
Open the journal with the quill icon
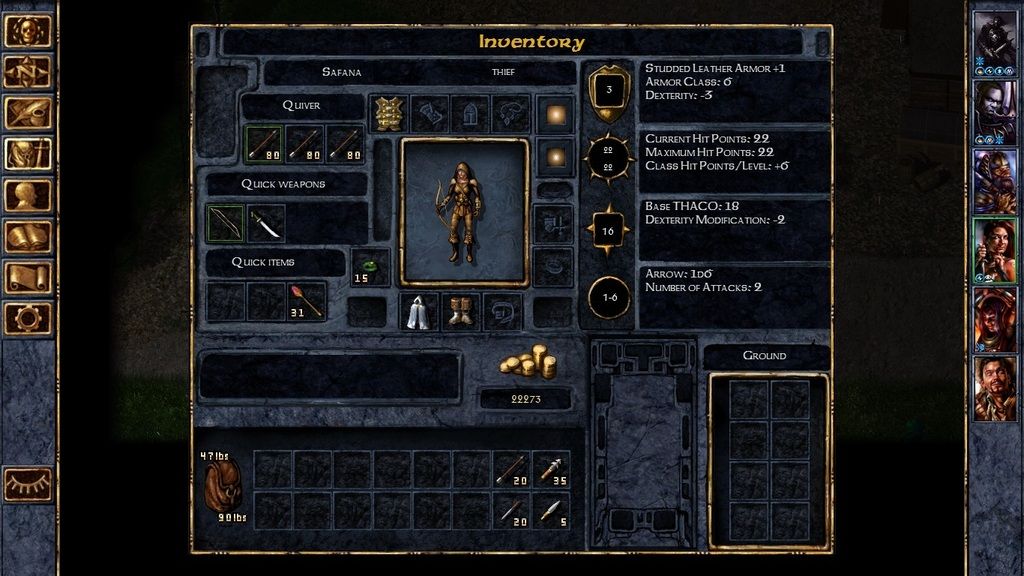click(27, 113)
